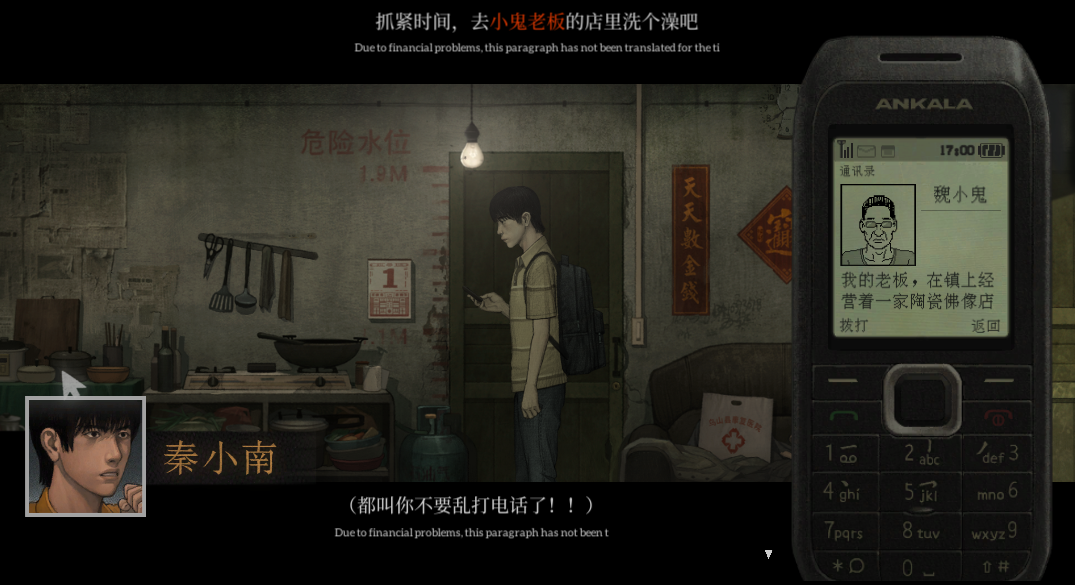Dial the 2 abc key
Screen dimensions: 1075x585
(x=921, y=455)
